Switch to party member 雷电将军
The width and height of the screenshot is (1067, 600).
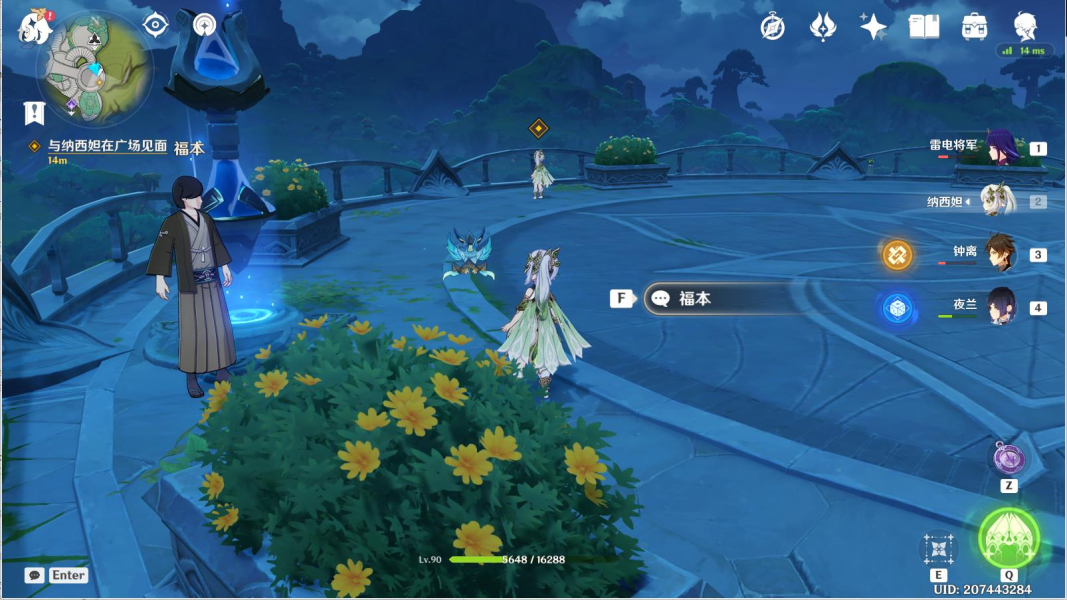coord(998,149)
